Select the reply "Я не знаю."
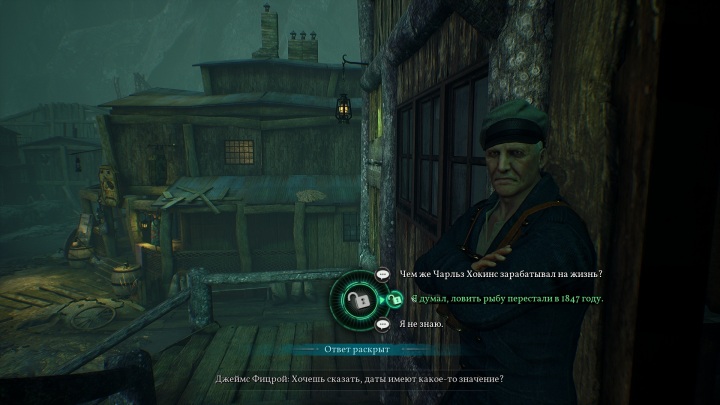This screenshot has width=720, height=405. tap(420, 324)
